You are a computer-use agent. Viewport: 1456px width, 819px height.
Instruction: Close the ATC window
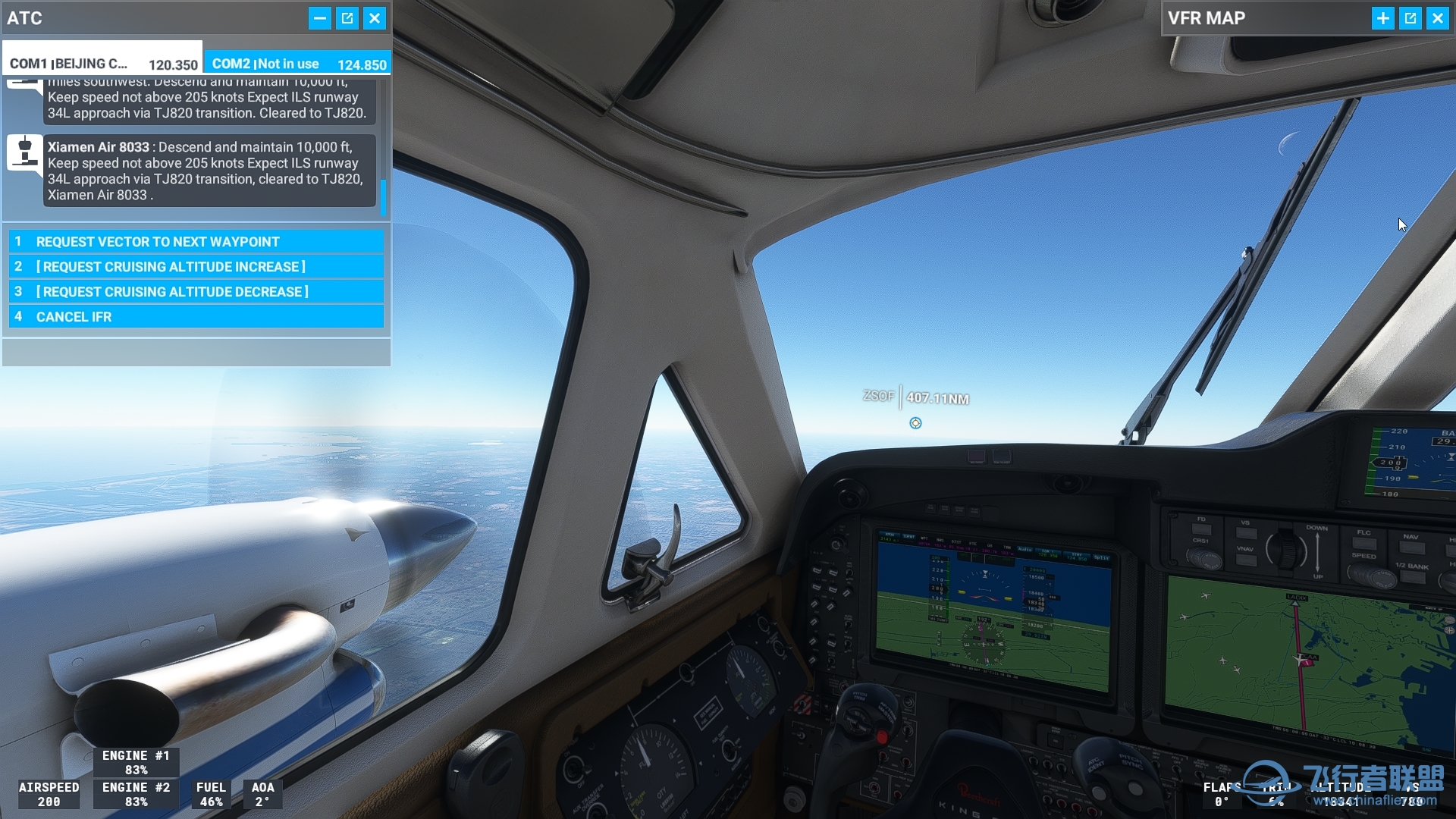coord(375,18)
